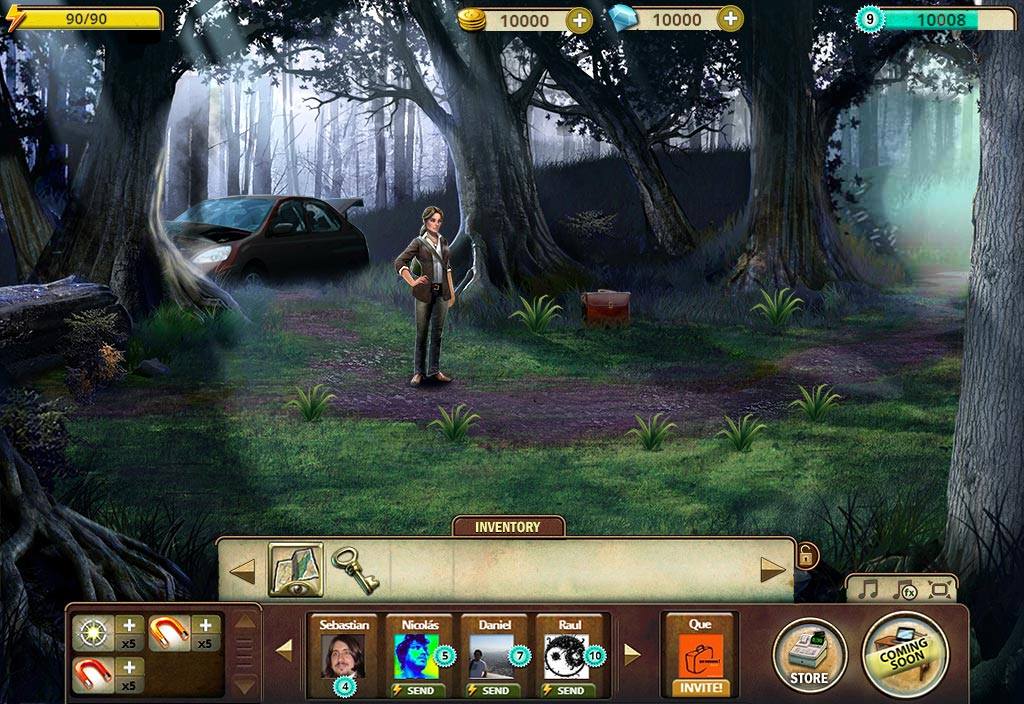Show earlier friends with the left arrow
1024x704 pixels.
(284, 652)
